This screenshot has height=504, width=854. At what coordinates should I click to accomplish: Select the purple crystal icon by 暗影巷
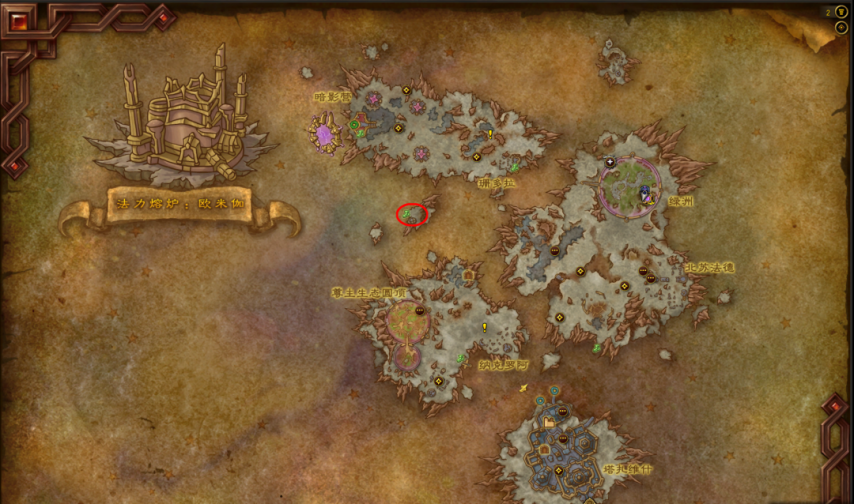324,133
